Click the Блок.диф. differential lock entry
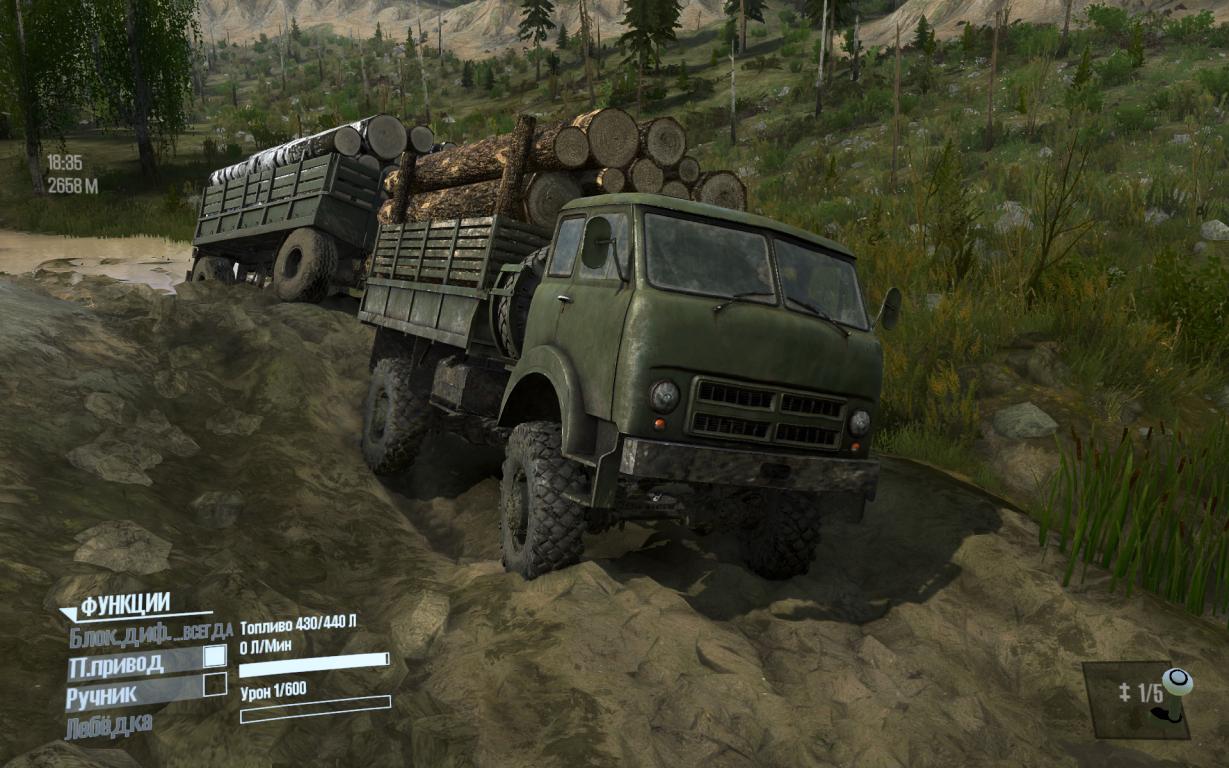This screenshot has height=768, width=1229. click(x=150, y=631)
